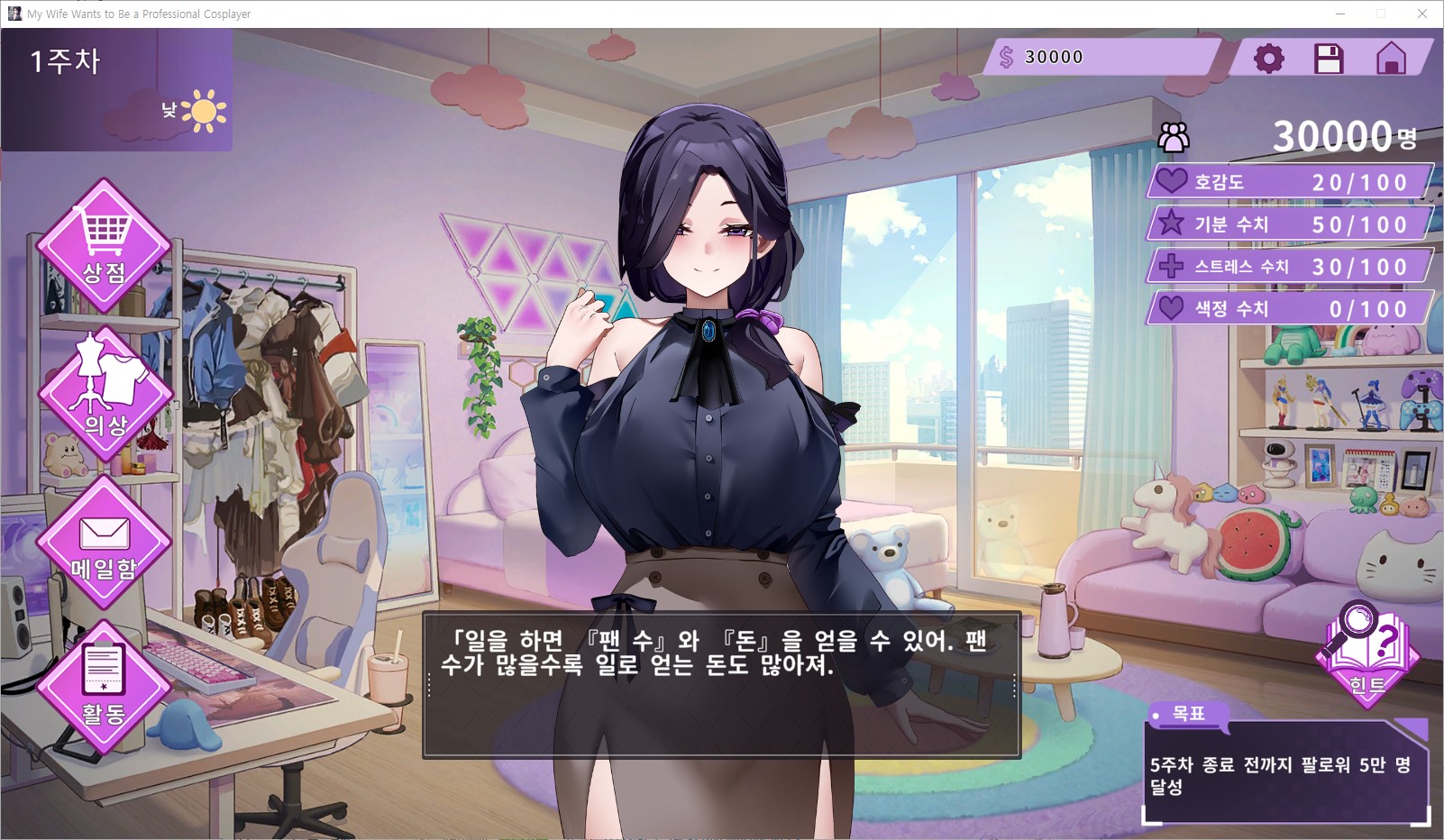Screen dimensions: 1444x840
Task: Open settings with the gear icon
Action: (1268, 59)
